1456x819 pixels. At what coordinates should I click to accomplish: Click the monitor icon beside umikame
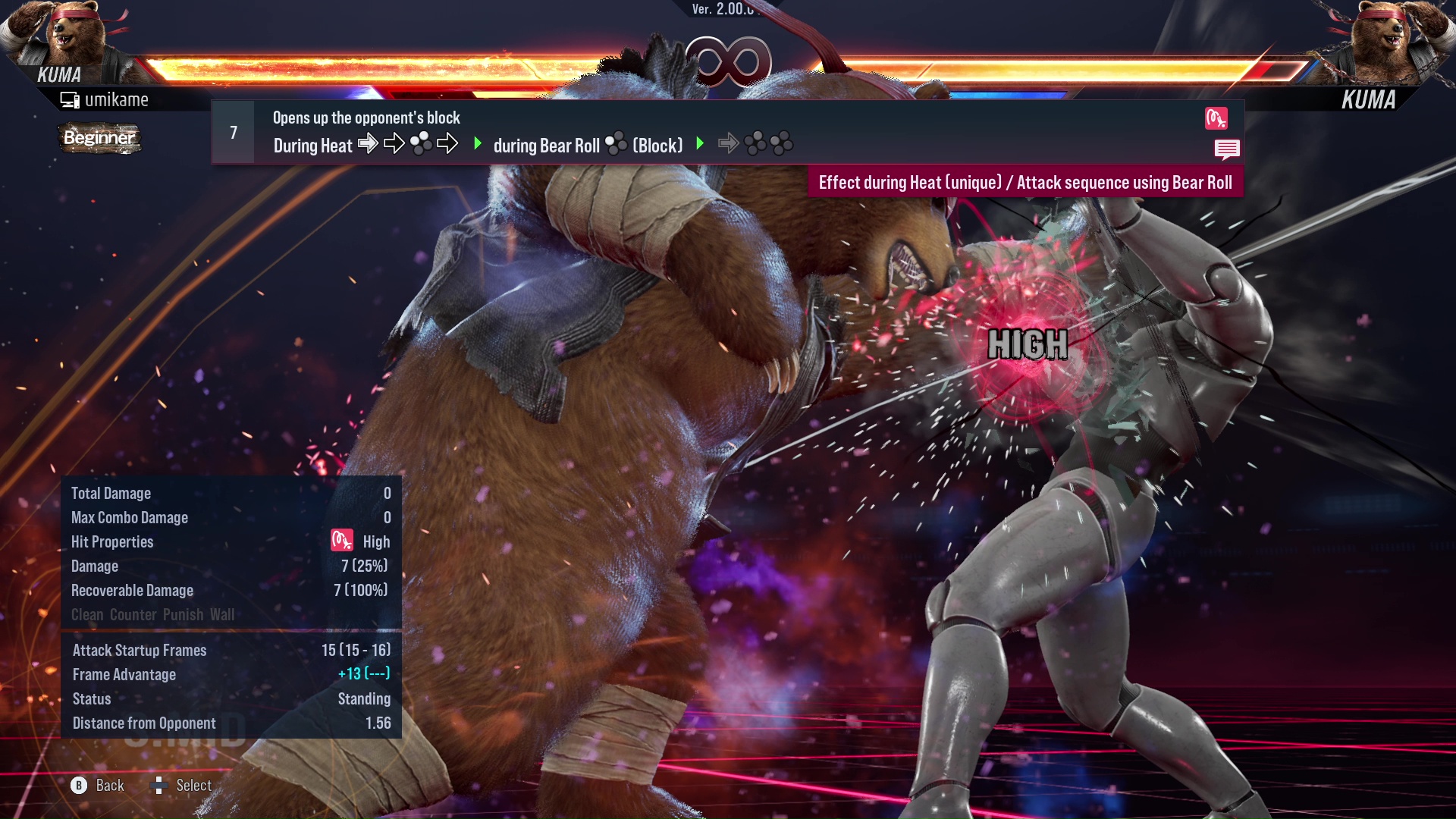pyautogui.click(x=69, y=99)
